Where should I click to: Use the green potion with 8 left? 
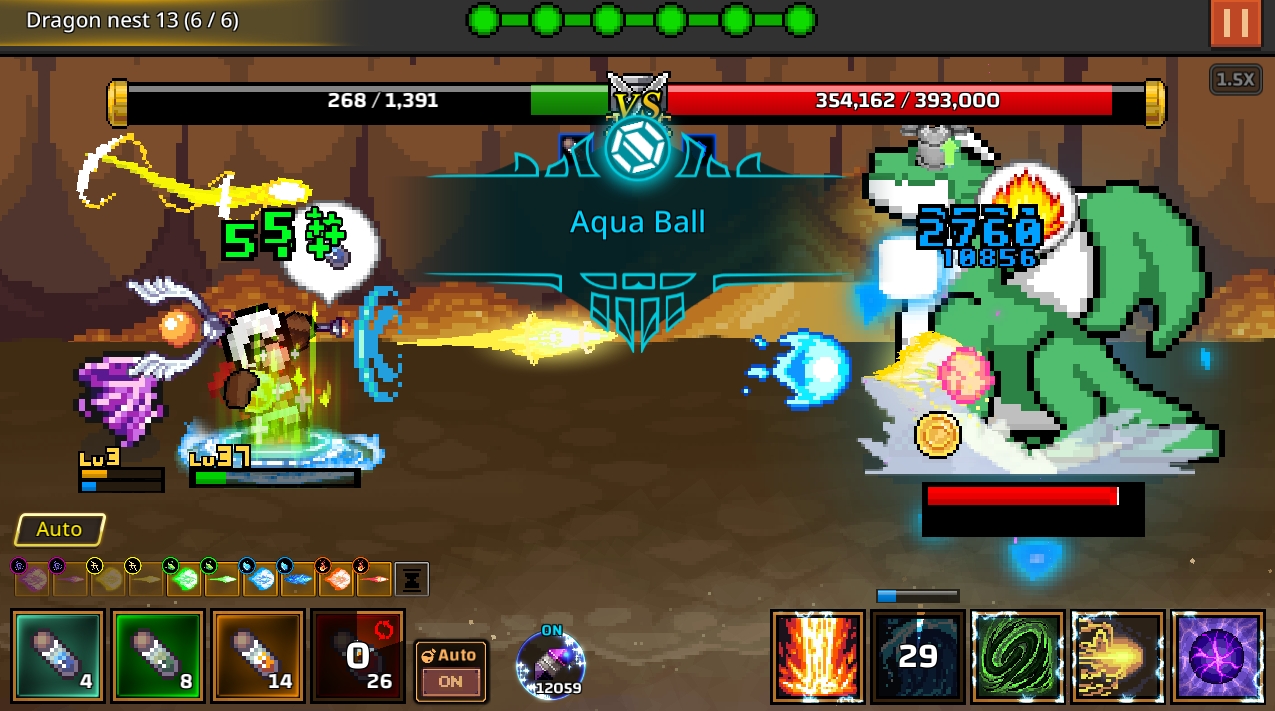[x=158, y=655]
